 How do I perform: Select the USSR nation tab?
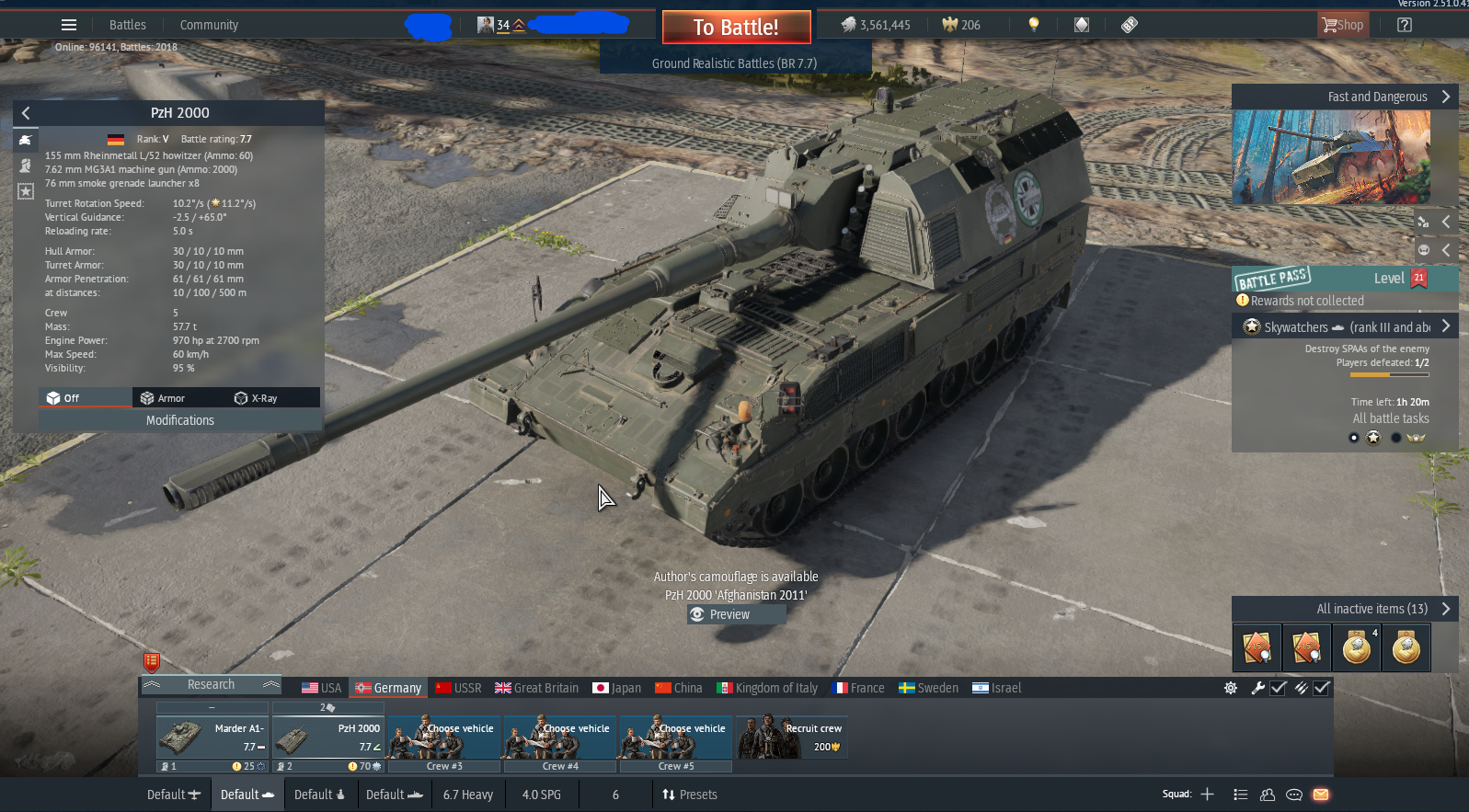pyautogui.click(x=459, y=688)
